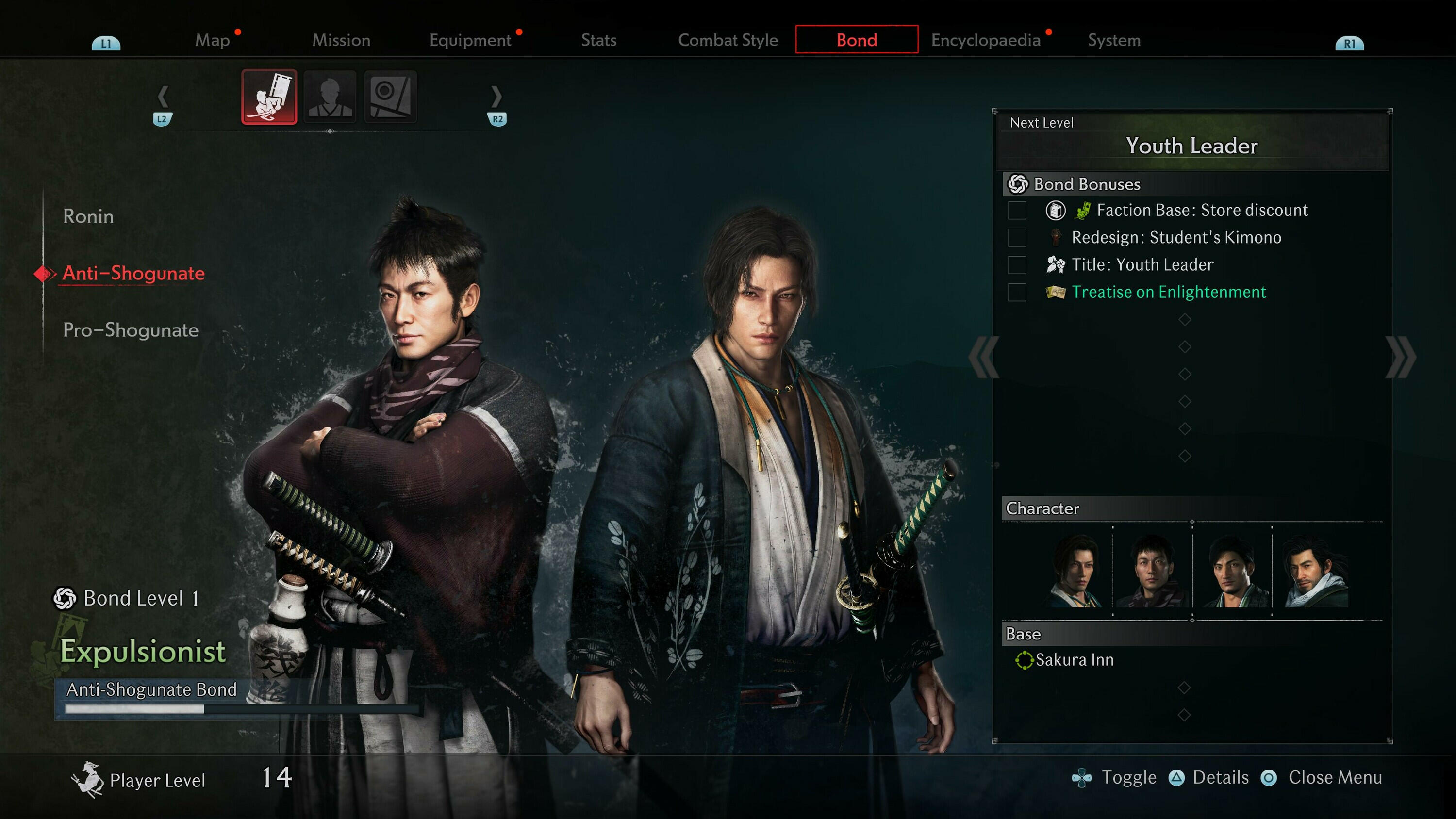Select the Anti-Shogunate faction
The image size is (1456, 819).
pos(133,274)
